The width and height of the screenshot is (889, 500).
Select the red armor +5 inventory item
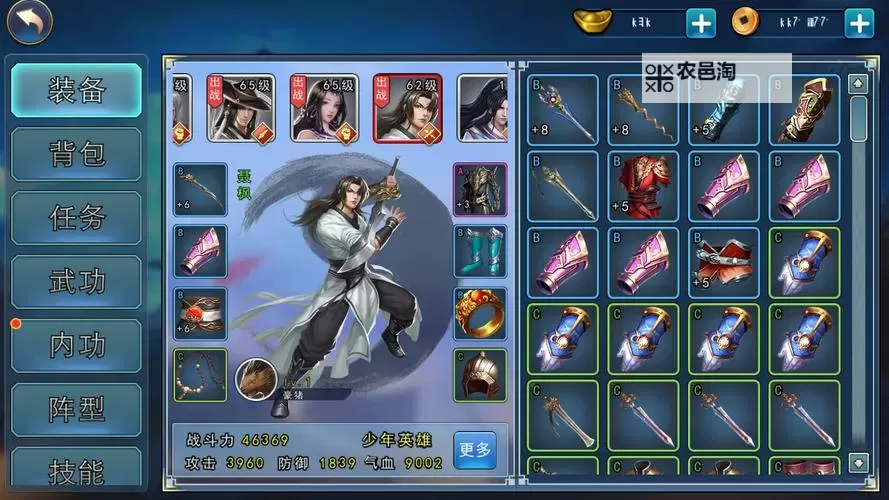(643, 186)
